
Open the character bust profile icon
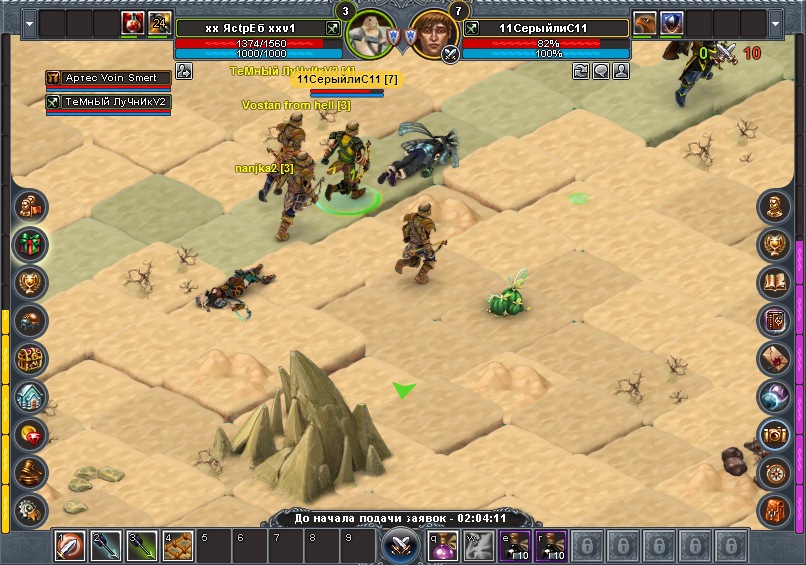point(775,207)
